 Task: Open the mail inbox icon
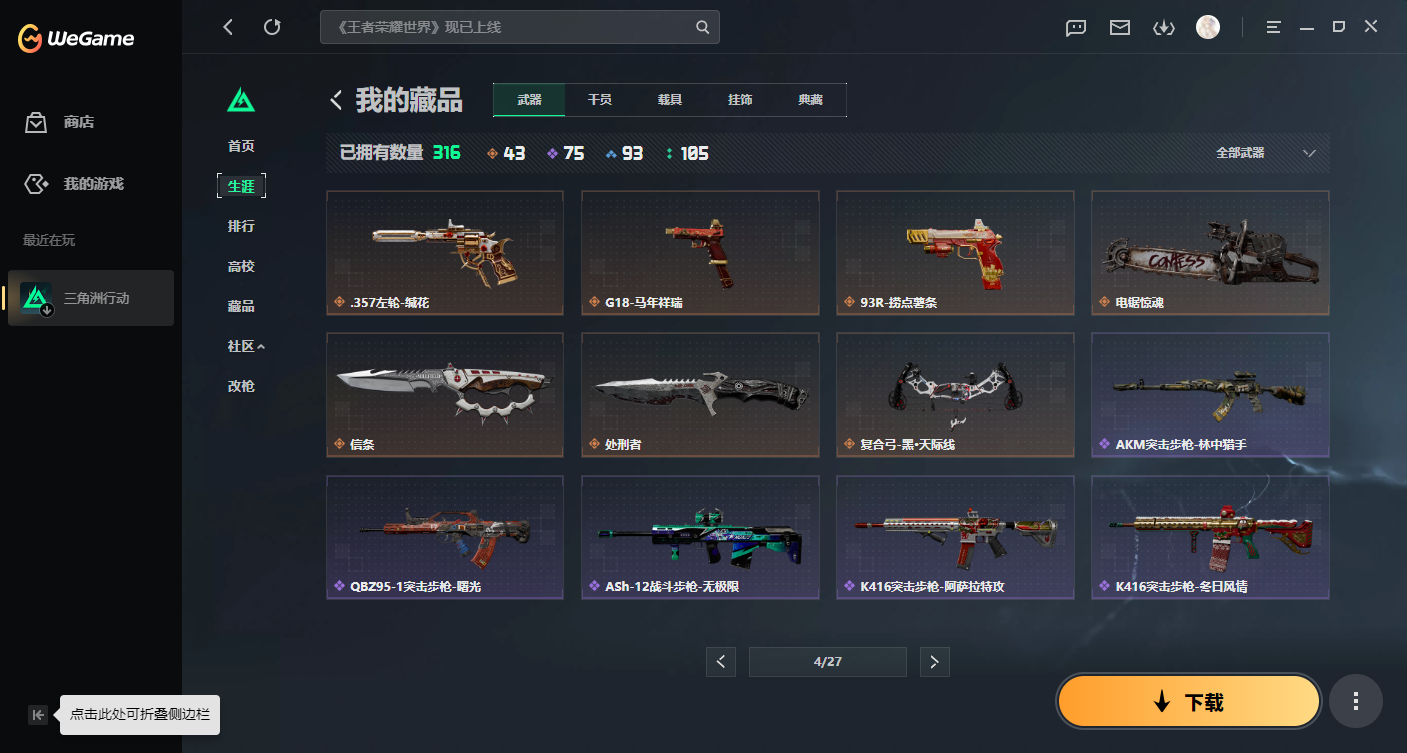(1119, 28)
